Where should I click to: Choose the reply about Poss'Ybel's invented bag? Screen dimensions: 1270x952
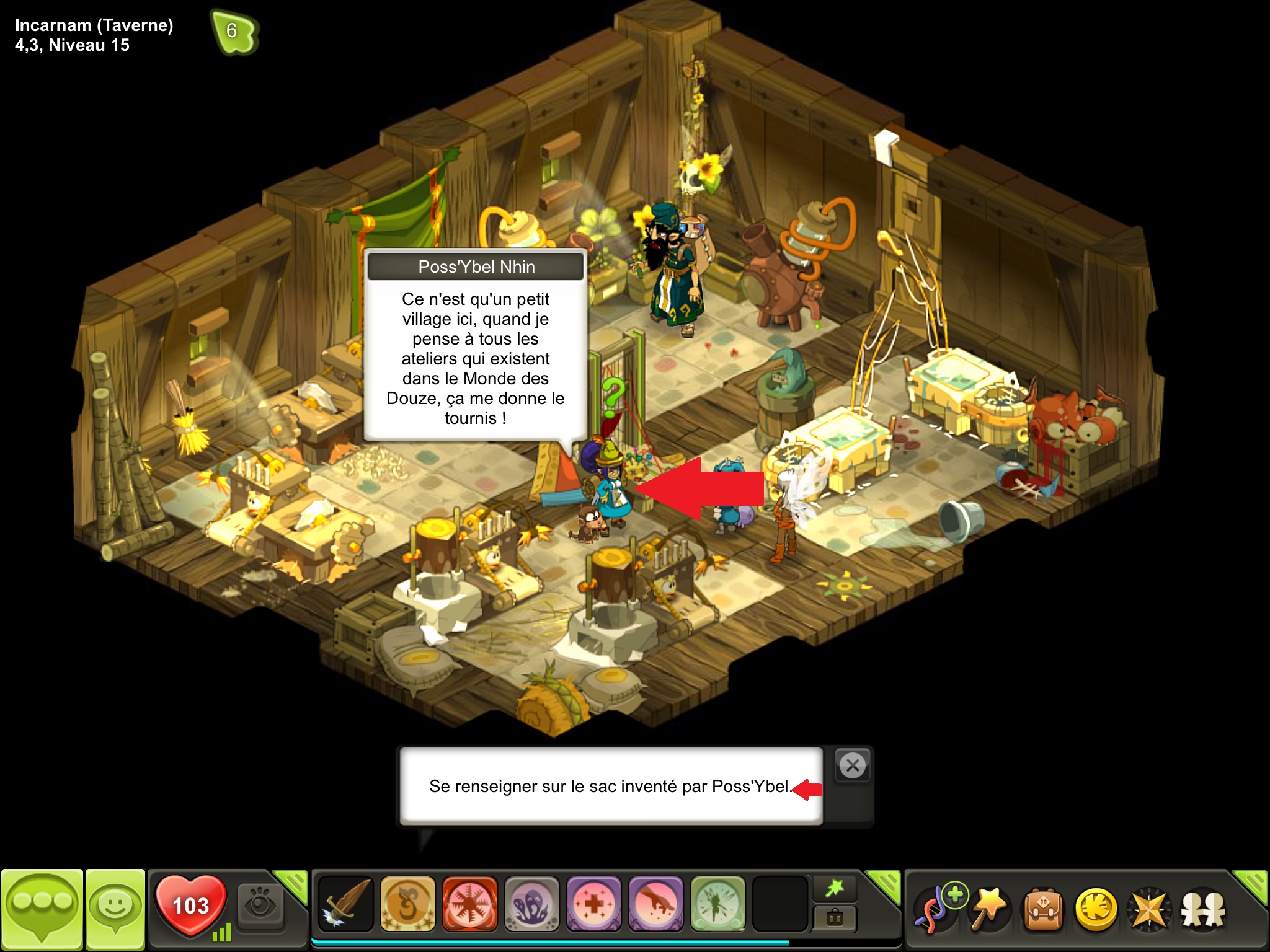610,787
